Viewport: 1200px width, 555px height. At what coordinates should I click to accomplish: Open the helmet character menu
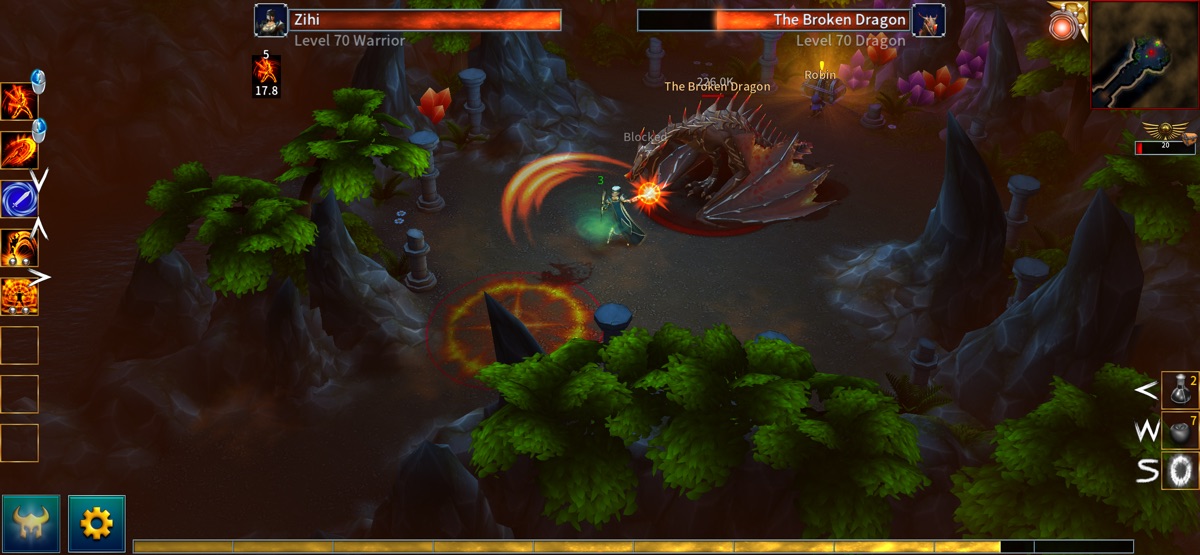(x=31, y=523)
